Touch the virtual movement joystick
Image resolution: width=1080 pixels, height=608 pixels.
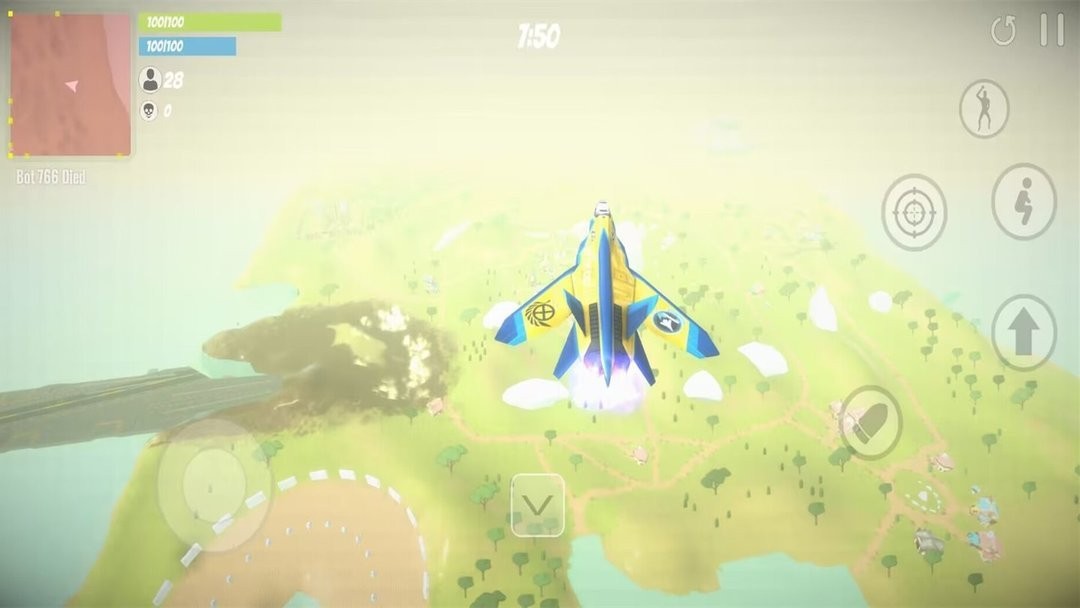(x=213, y=485)
